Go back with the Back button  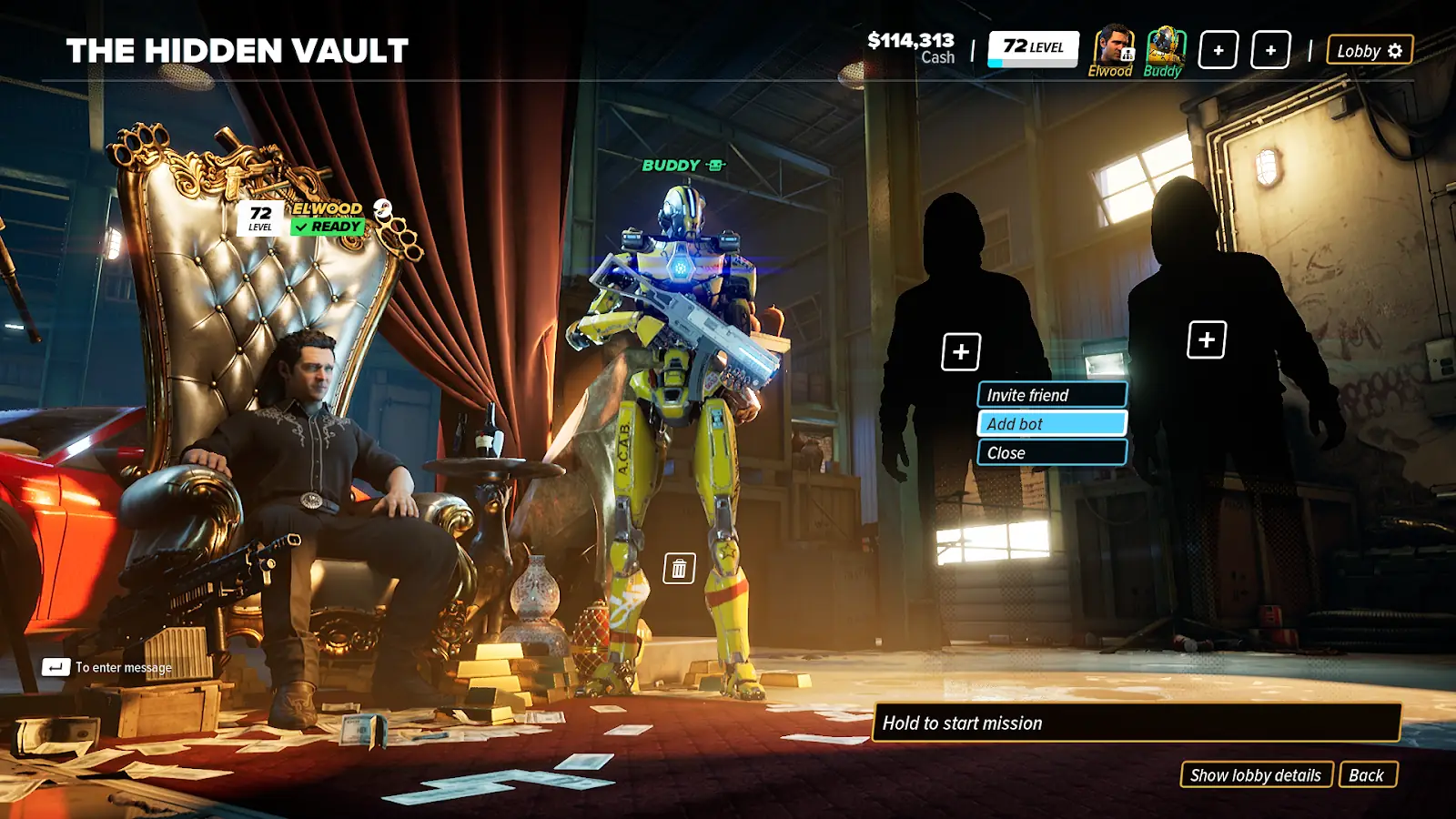coord(1367,775)
